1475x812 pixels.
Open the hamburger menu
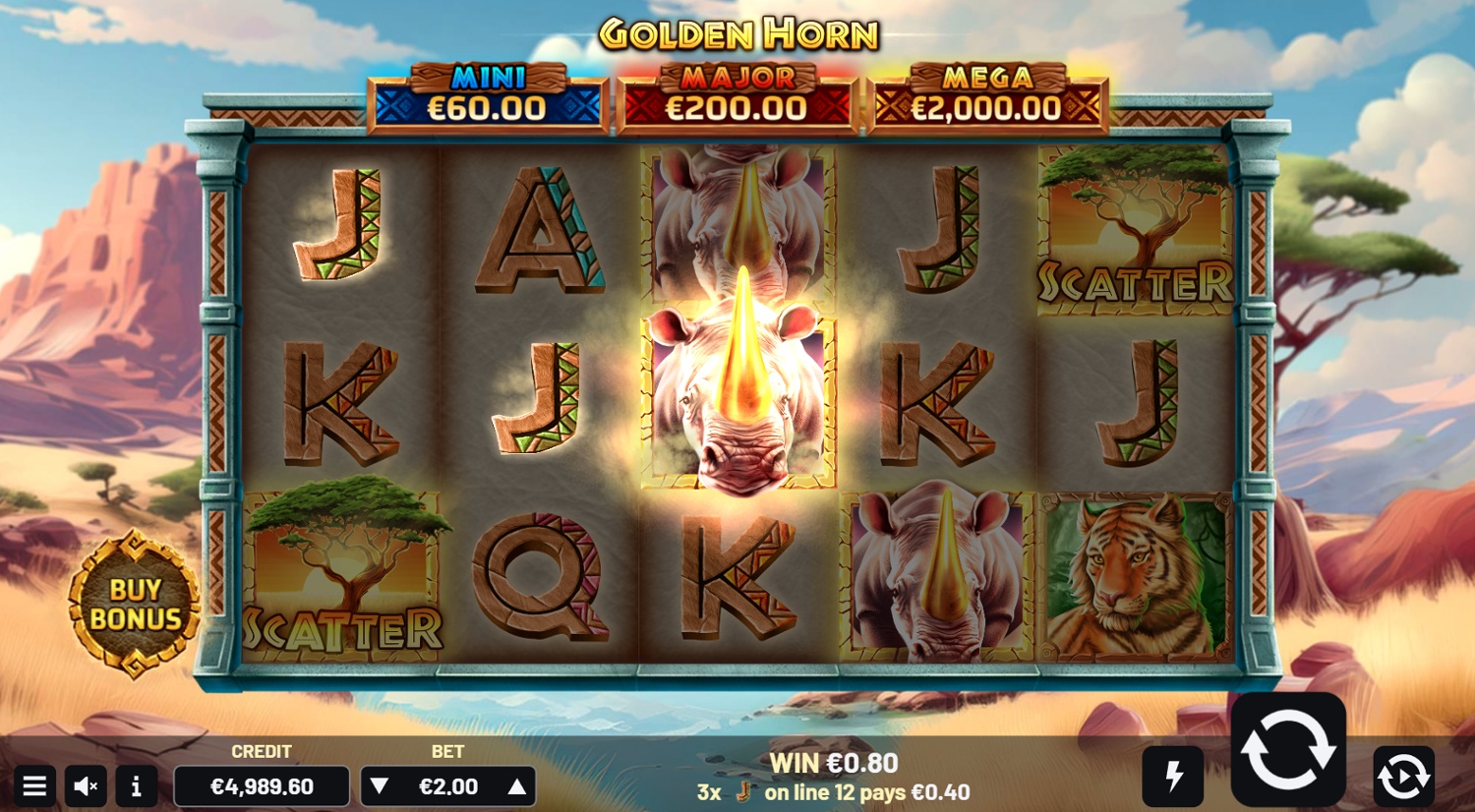(x=34, y=786)
